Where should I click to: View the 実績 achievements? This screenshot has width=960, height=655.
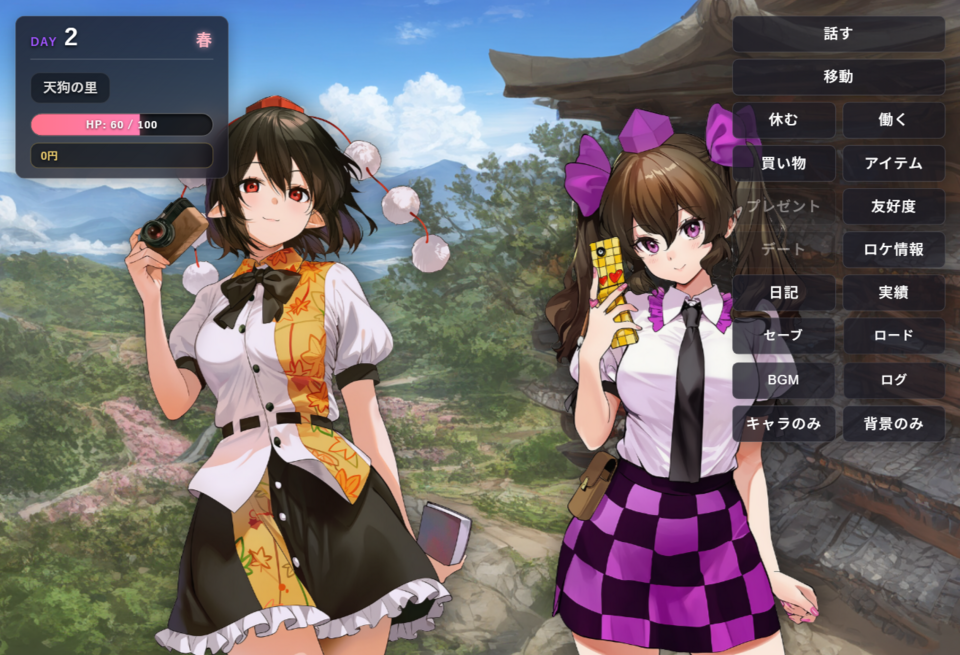[x=893, y=293]
